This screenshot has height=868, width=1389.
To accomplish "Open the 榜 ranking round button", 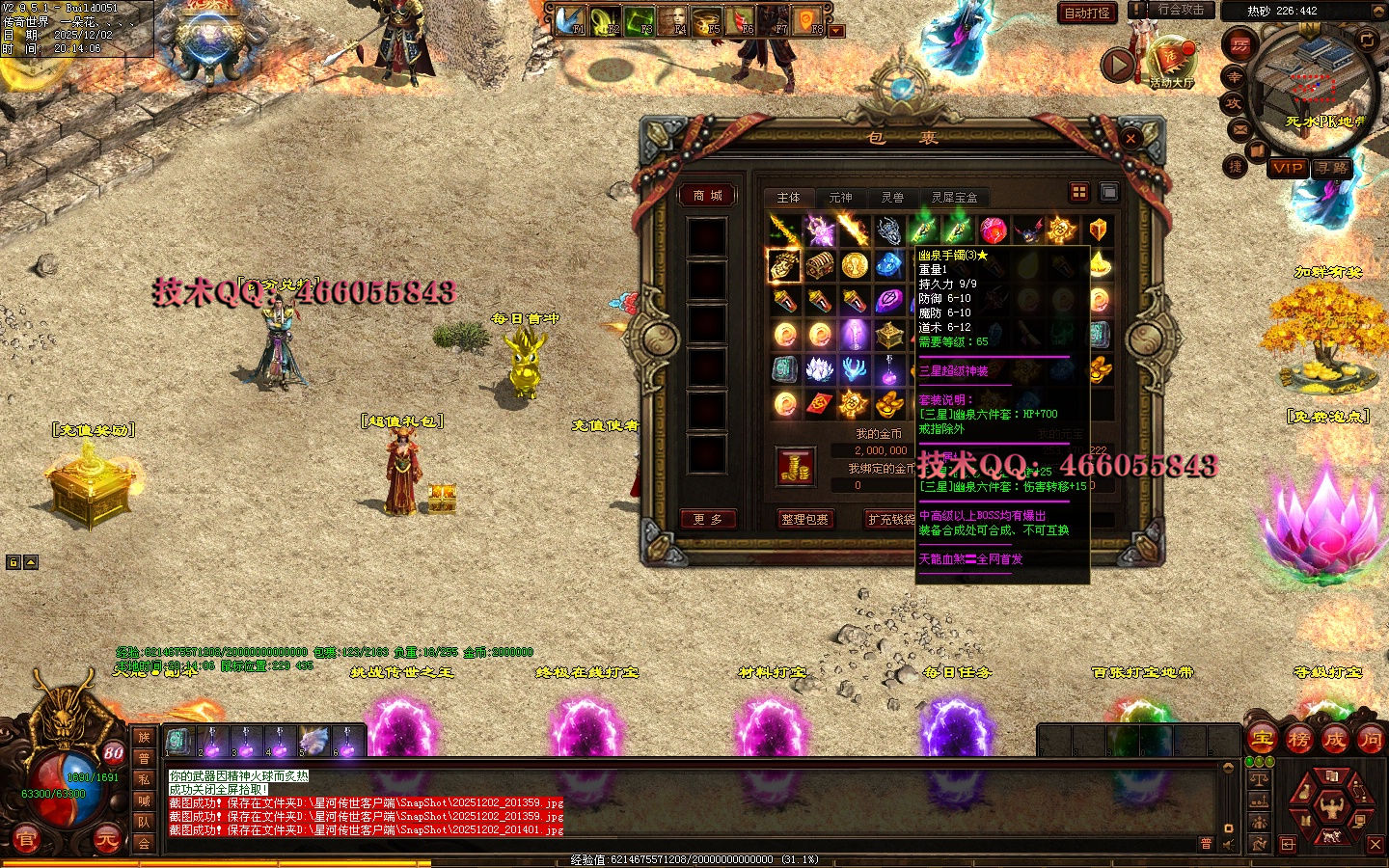I will click(1298, 740).
